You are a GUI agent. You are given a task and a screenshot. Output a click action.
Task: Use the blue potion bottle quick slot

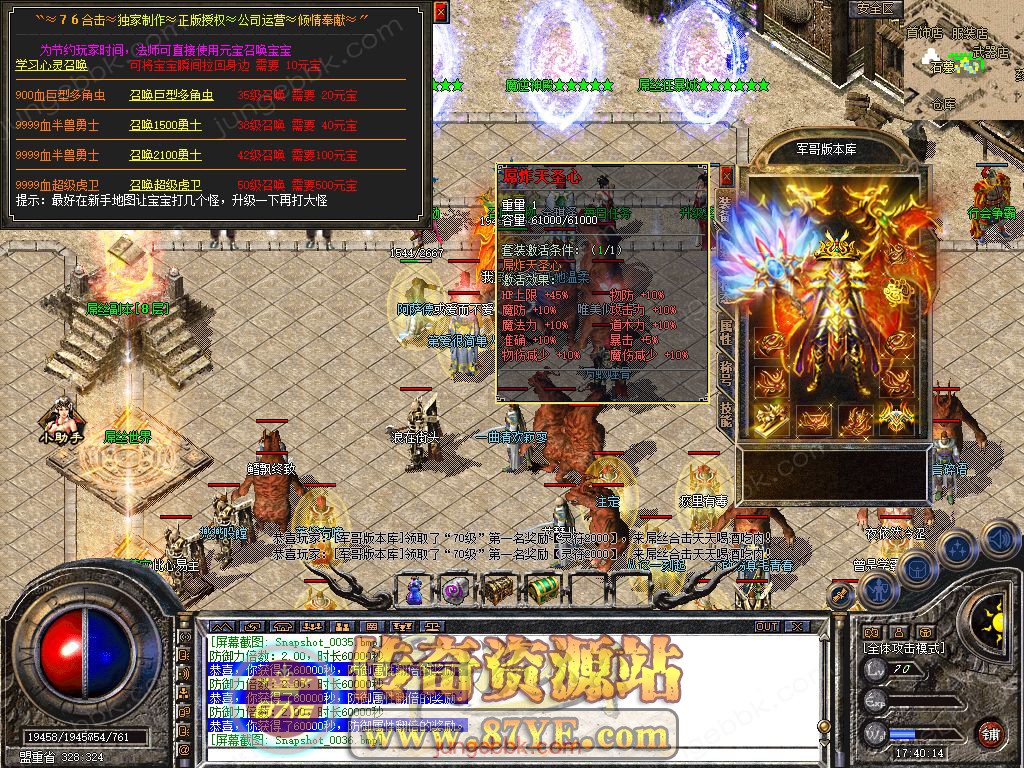(x=412, y=588)
